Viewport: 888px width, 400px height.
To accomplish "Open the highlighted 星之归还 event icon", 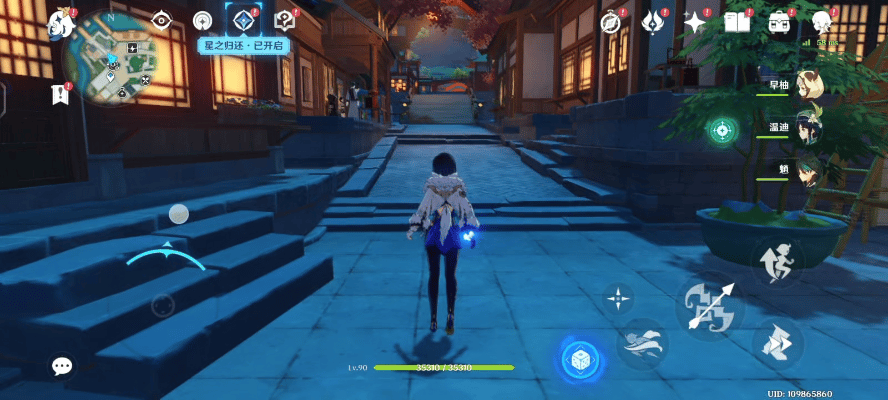I will point(241,19).
